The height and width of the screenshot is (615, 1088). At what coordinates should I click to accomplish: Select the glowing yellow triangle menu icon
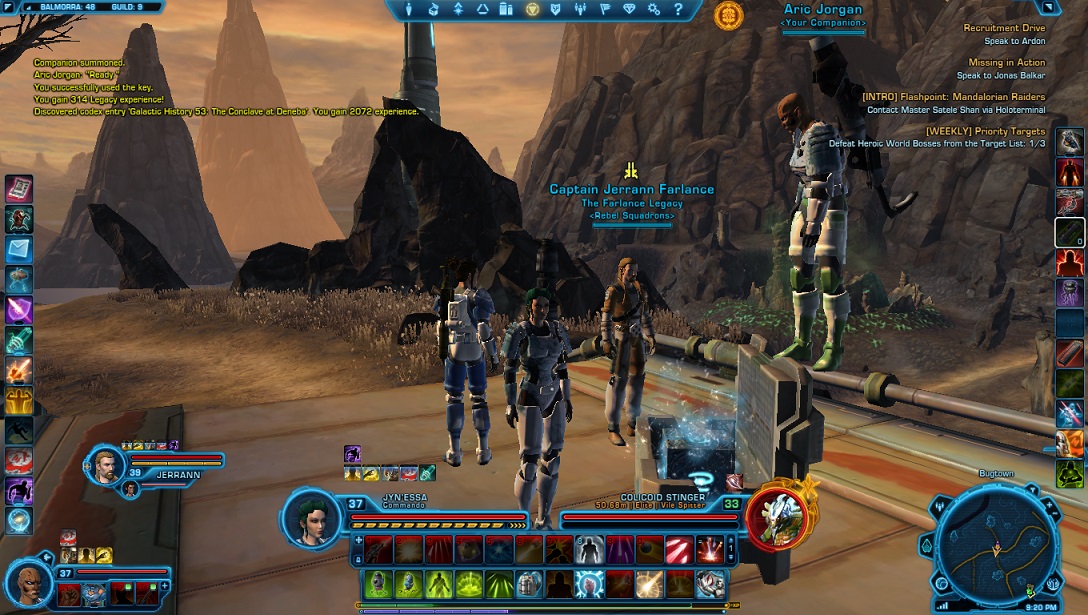click(532, 9)
